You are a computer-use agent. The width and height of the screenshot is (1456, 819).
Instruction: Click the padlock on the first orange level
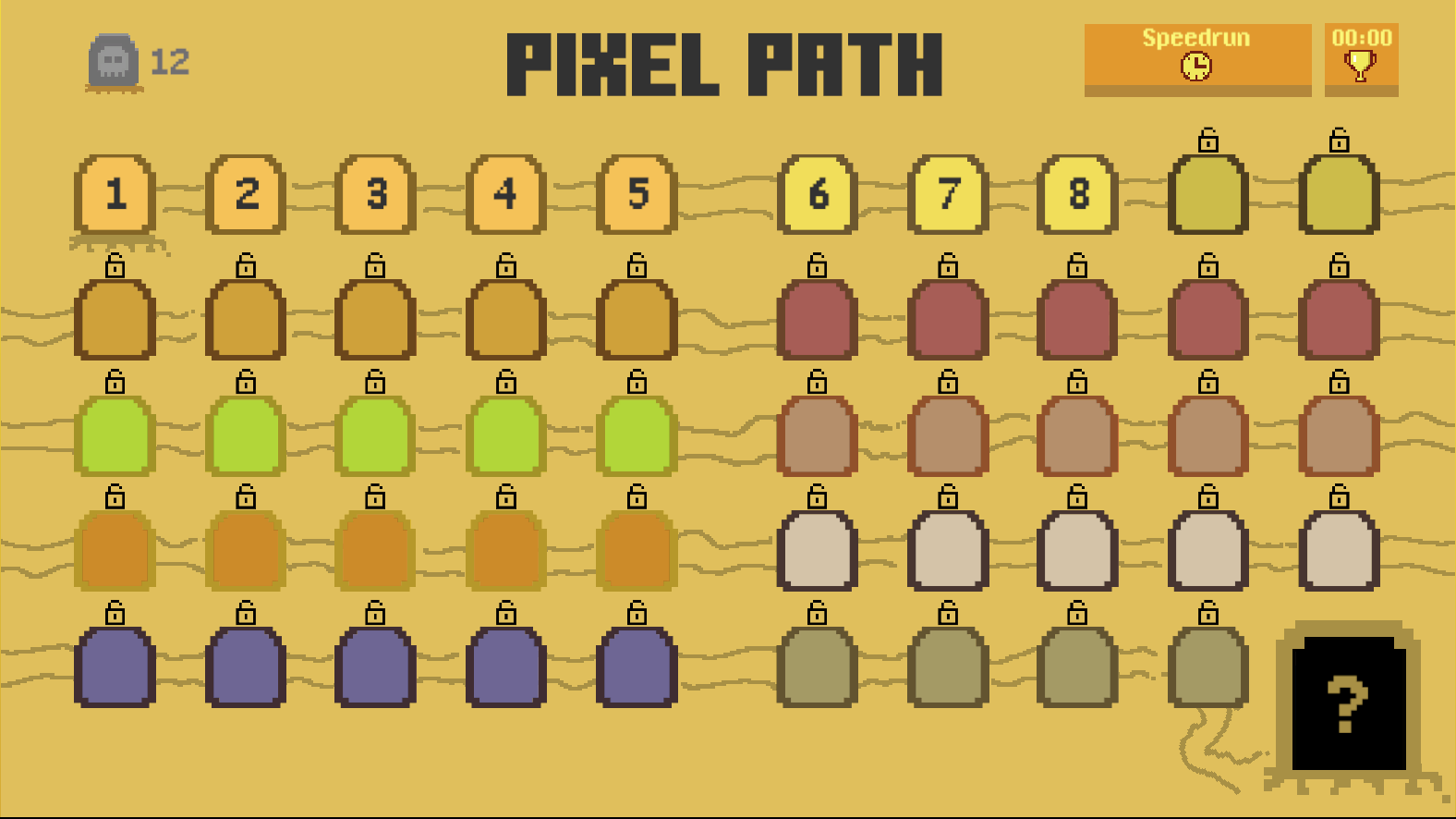point(115,498)
